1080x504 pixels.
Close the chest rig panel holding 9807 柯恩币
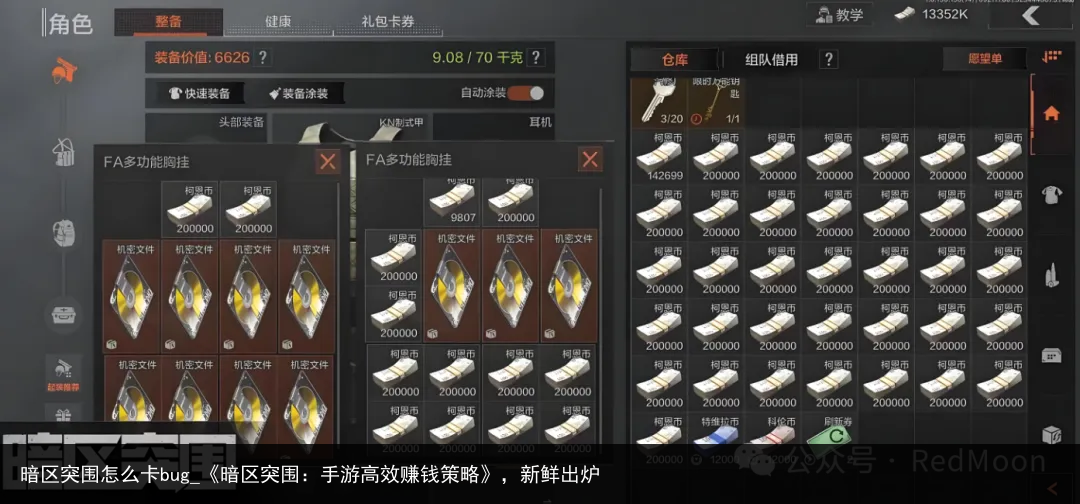590,159
